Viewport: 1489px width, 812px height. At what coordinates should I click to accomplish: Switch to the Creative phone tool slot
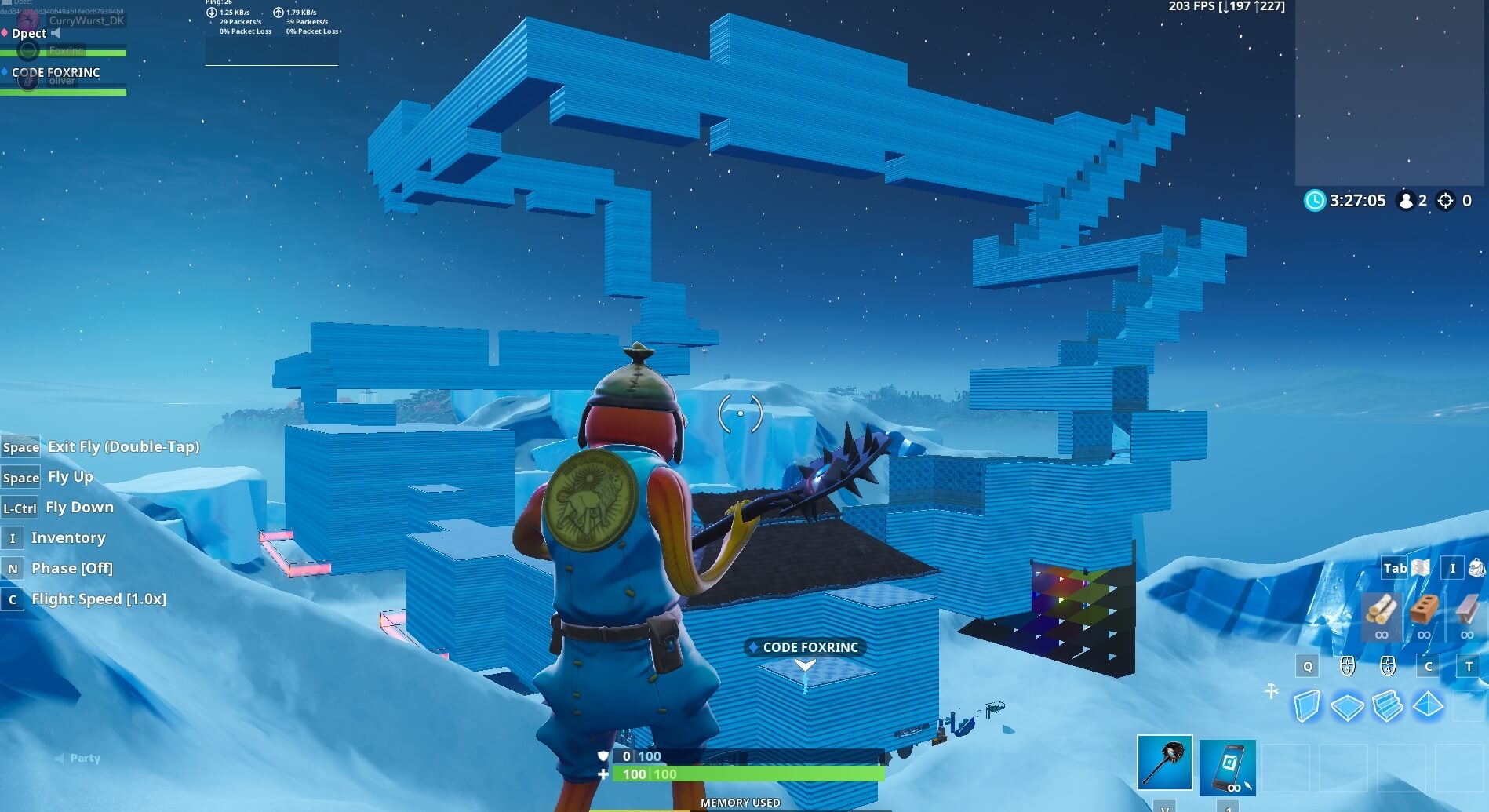[x=1228, y=766]
